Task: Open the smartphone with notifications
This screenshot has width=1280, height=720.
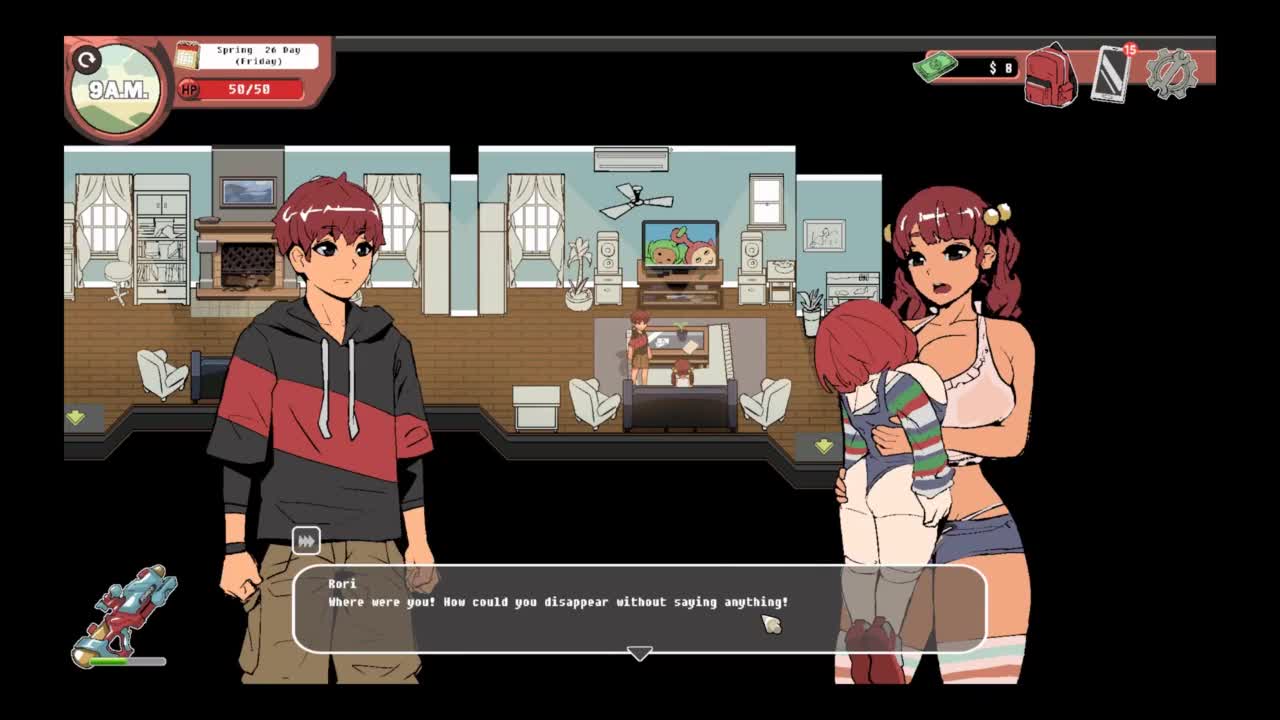Action: (1110, 73)
